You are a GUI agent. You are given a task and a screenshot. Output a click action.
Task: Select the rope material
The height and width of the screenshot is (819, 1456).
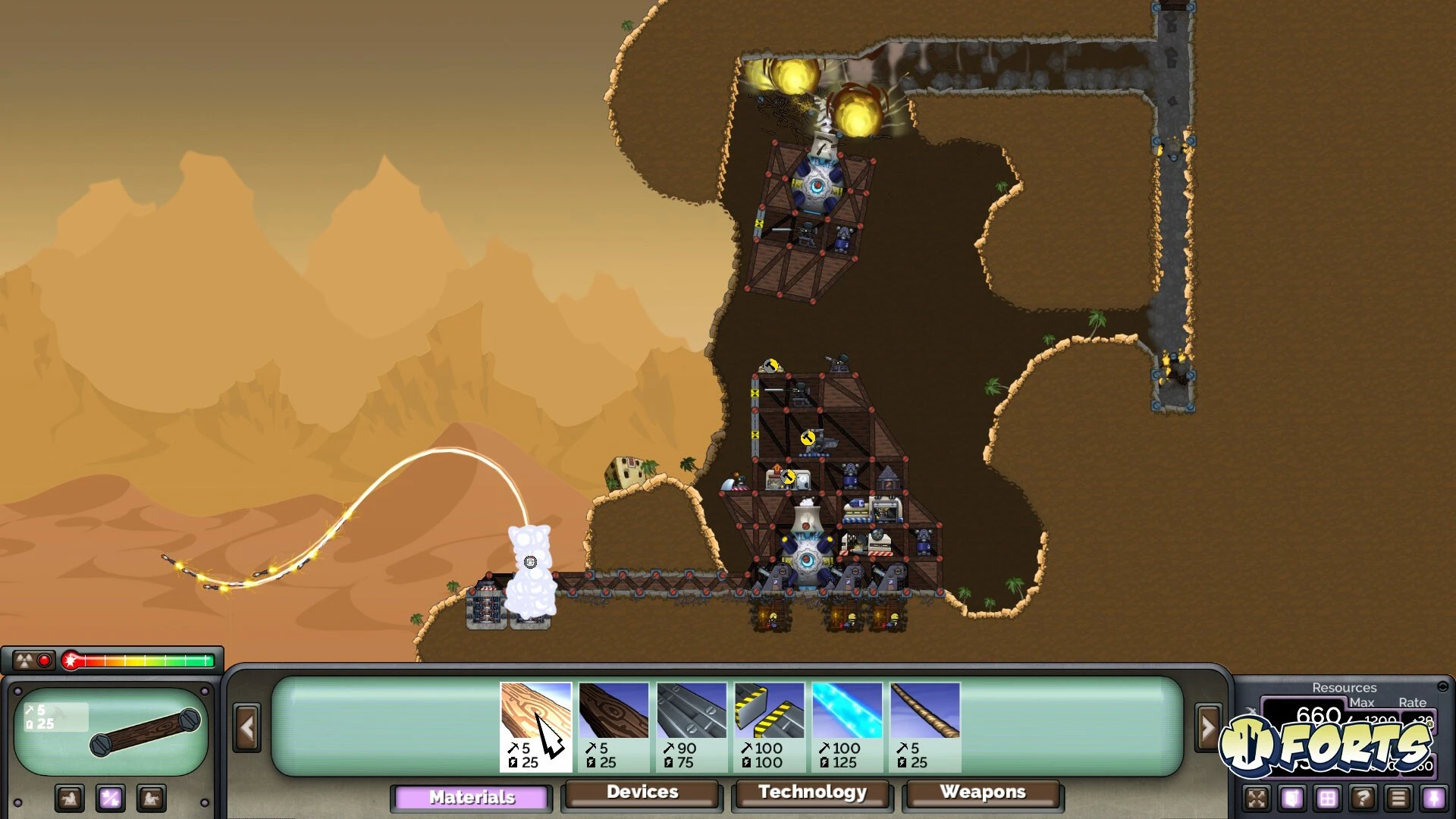click(x=925, y=726)
